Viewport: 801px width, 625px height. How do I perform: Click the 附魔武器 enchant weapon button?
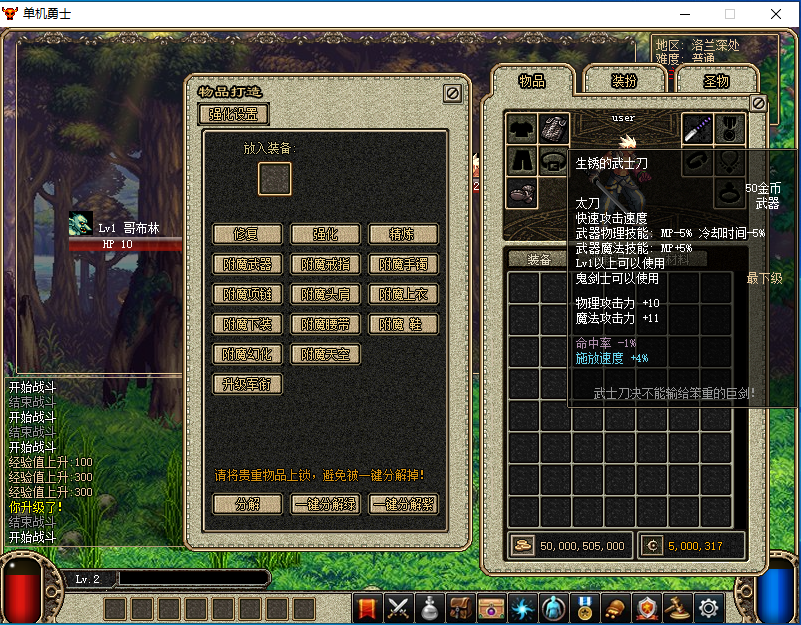coord(247,264)
